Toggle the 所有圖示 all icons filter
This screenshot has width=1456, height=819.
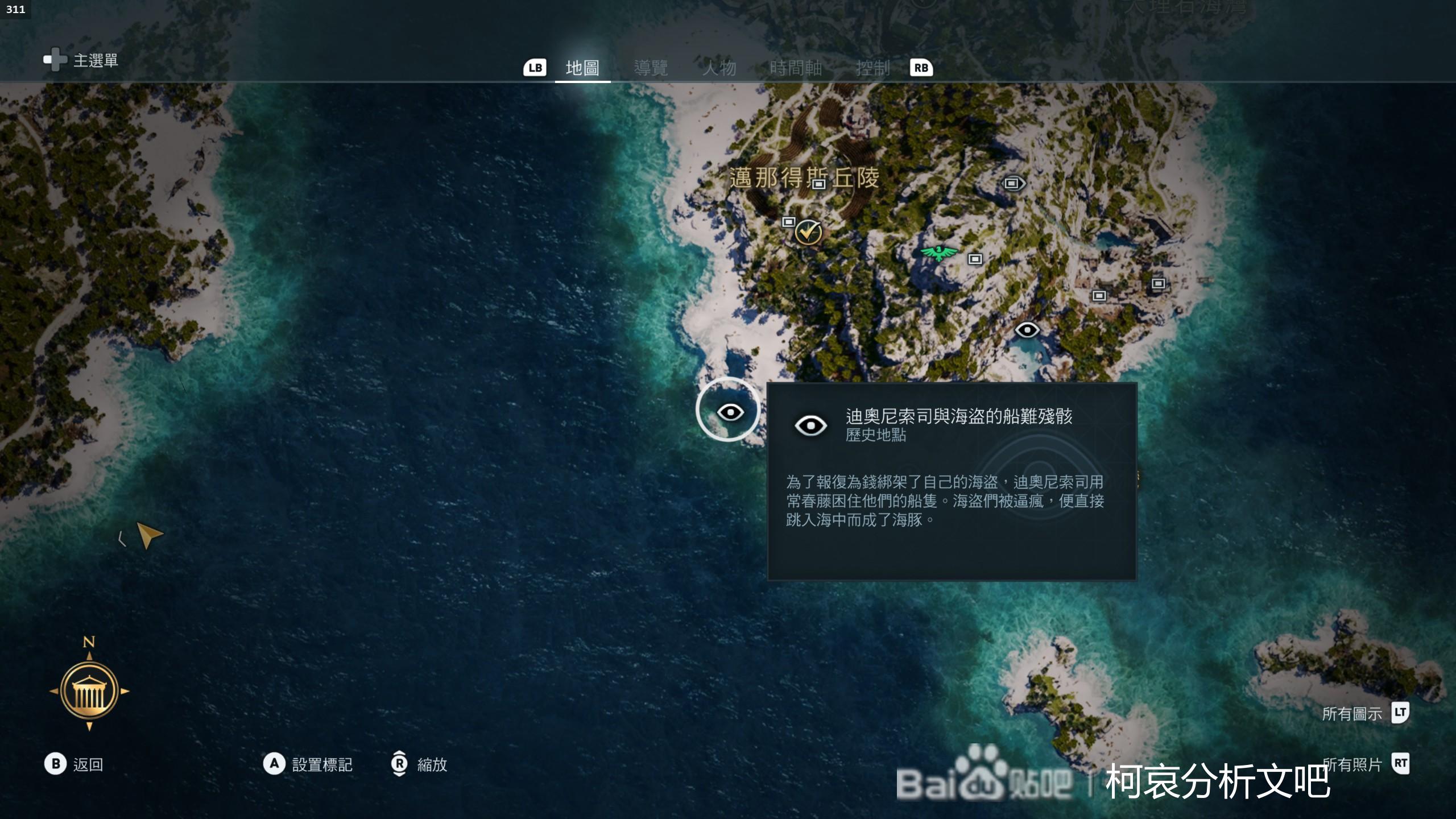point(1365,713)
